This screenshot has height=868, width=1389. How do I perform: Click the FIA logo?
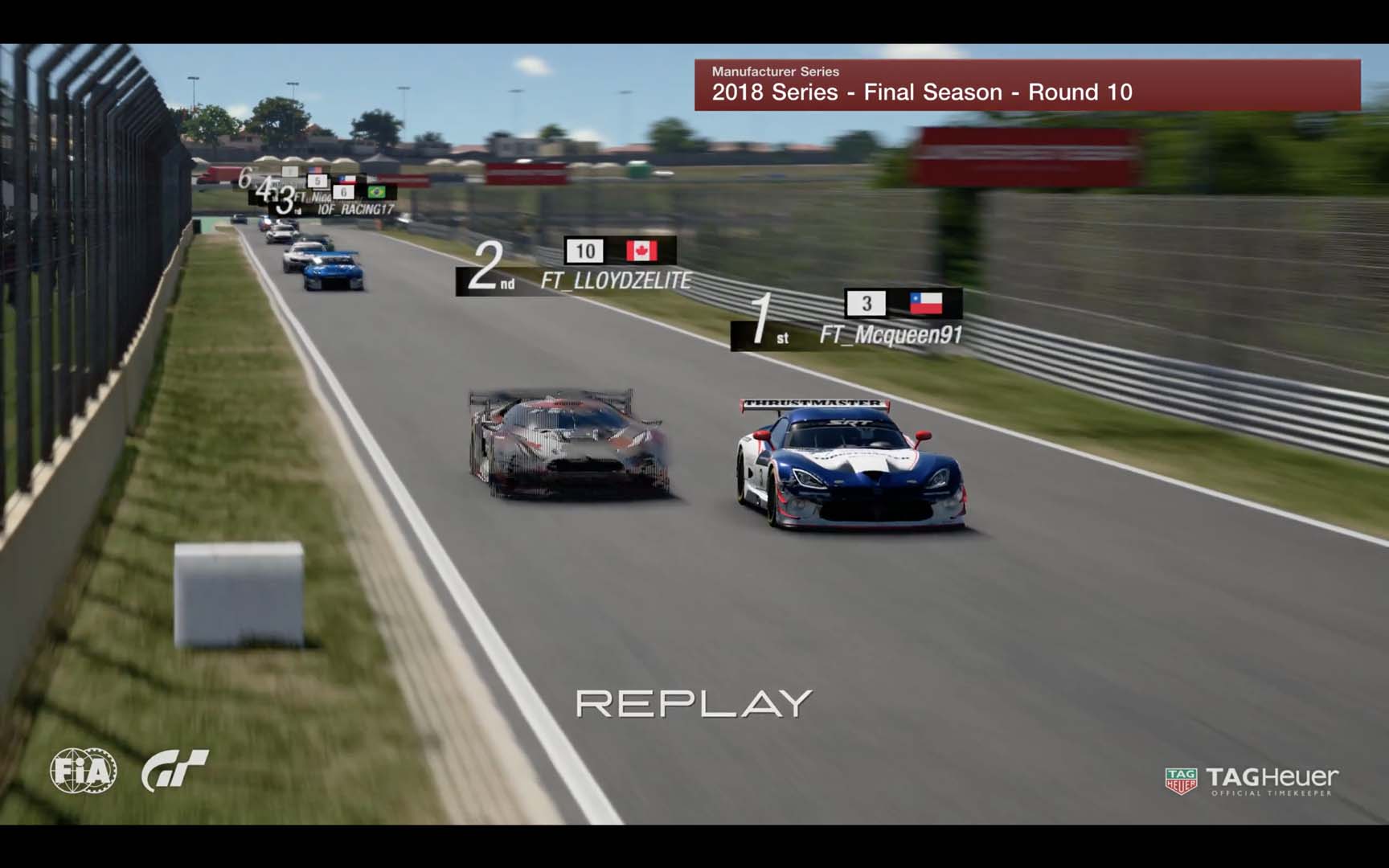point(83,771)
